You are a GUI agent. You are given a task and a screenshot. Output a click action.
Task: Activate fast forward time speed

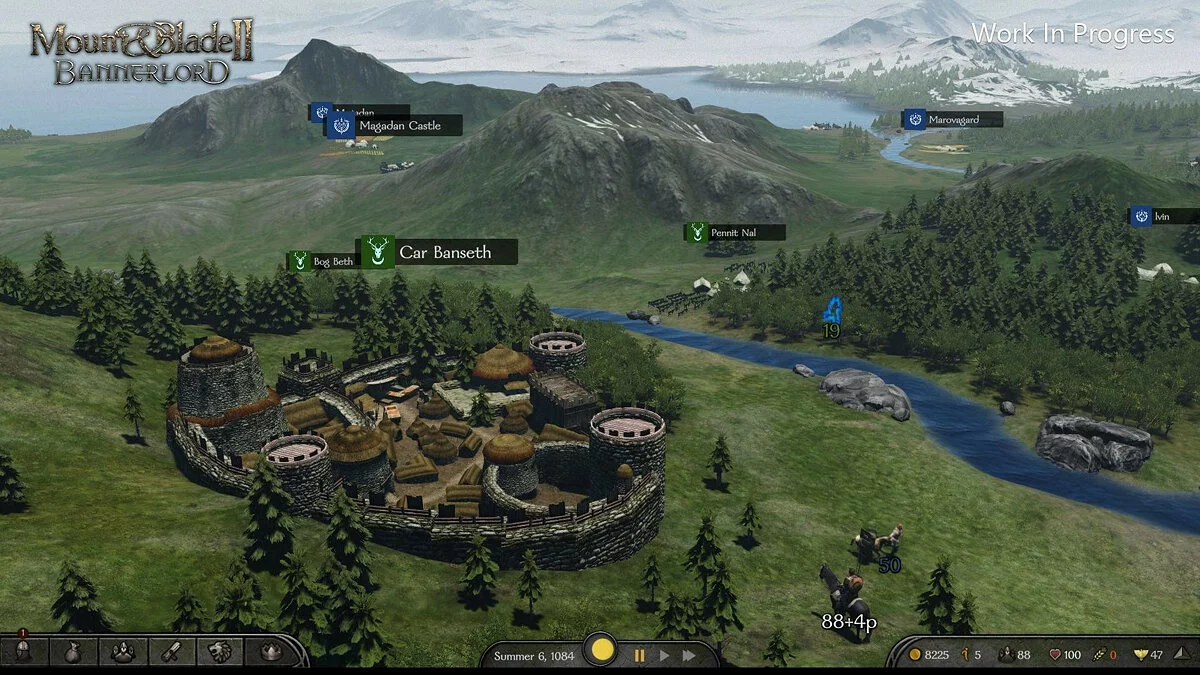(x=689, y=656)
